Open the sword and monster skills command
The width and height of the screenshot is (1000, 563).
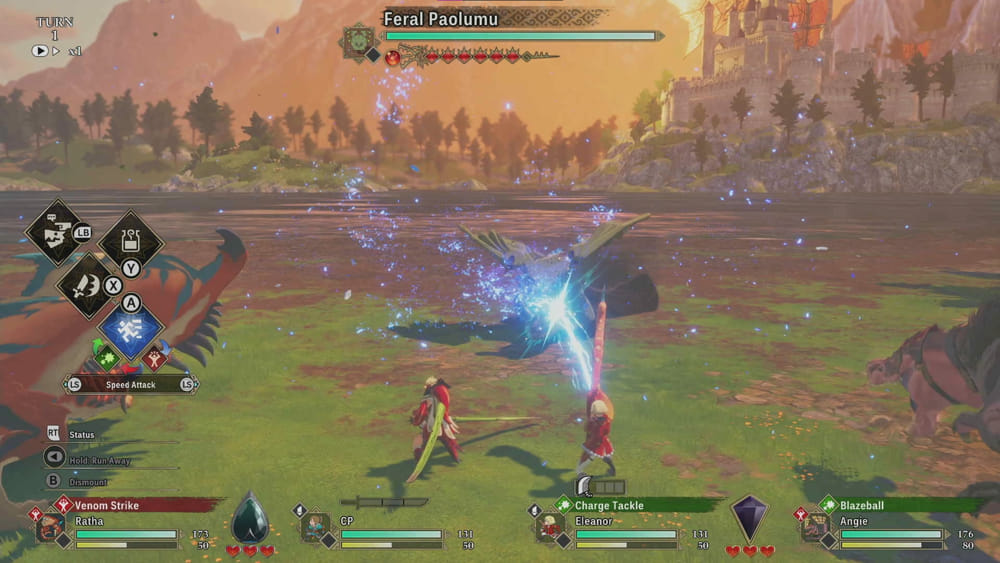point(87,283)
